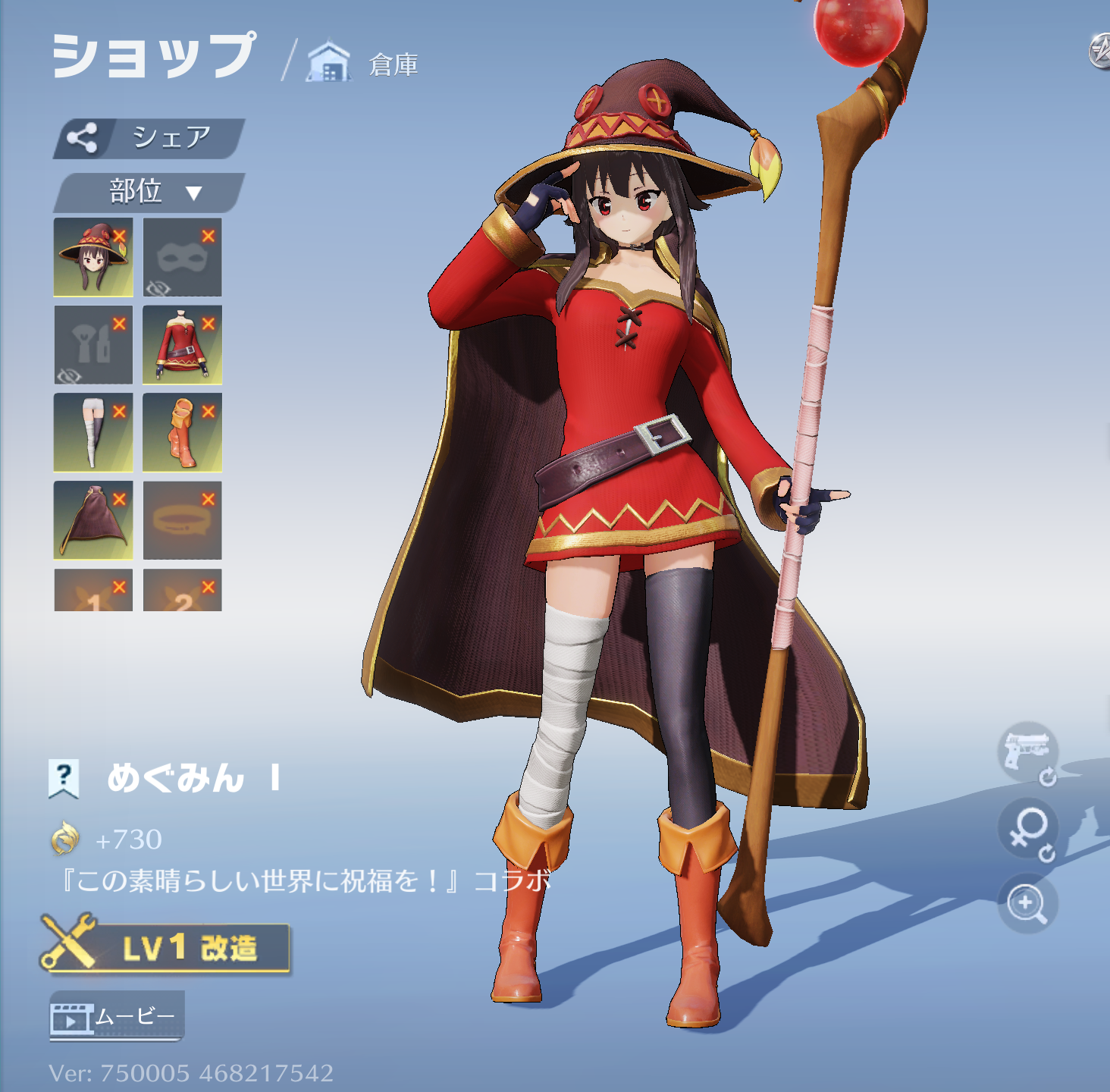Viewport: 1110px width, 1092px height.
Task: Open the question mark info badge
Action: tap(64, 778)
